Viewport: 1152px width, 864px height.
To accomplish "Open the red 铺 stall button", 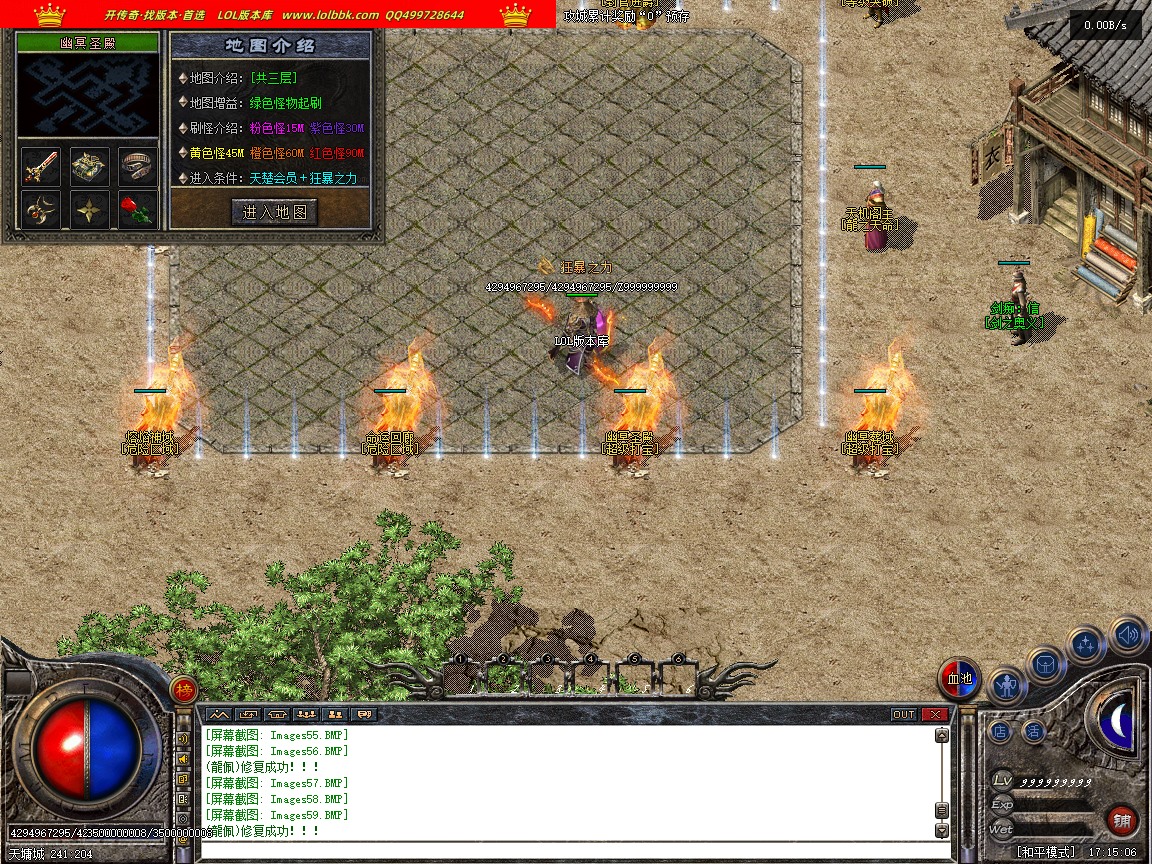I will pyautogui.click(x=1122, y=821).
